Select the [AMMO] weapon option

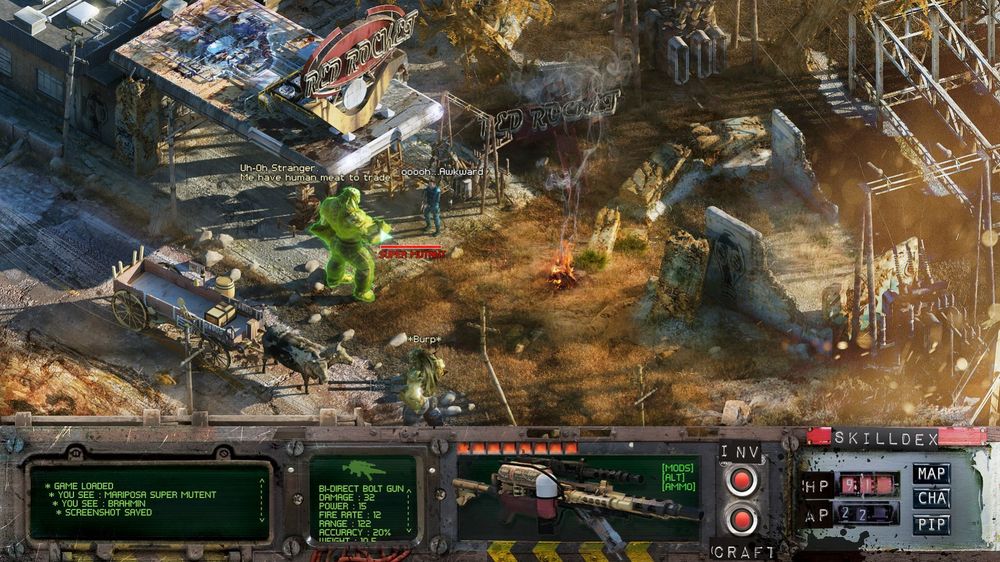click(677, 486)
